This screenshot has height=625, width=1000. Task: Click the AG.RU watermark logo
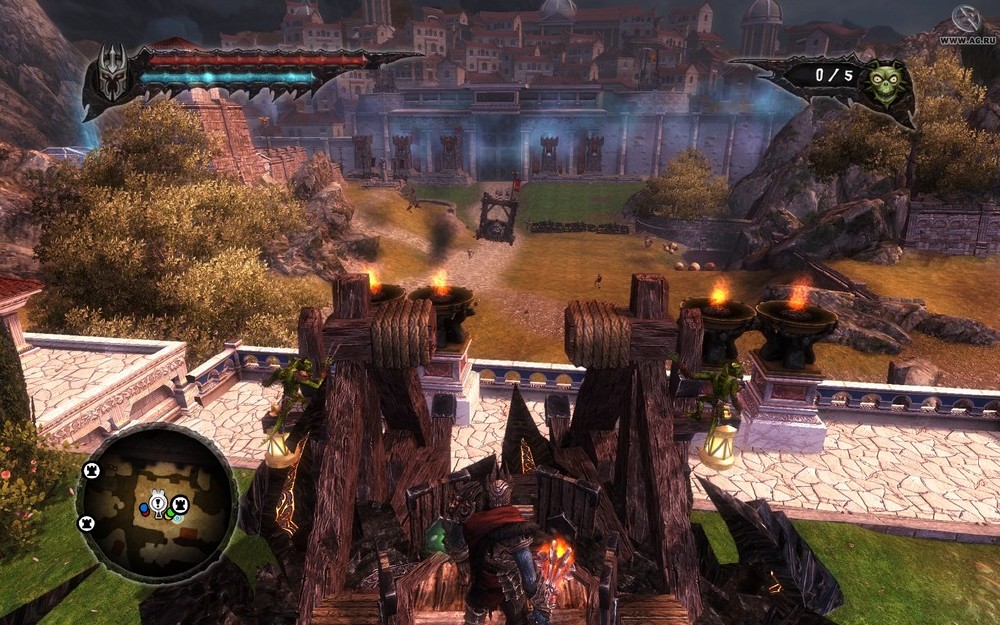pyautogui.click(x=967, y=22)
